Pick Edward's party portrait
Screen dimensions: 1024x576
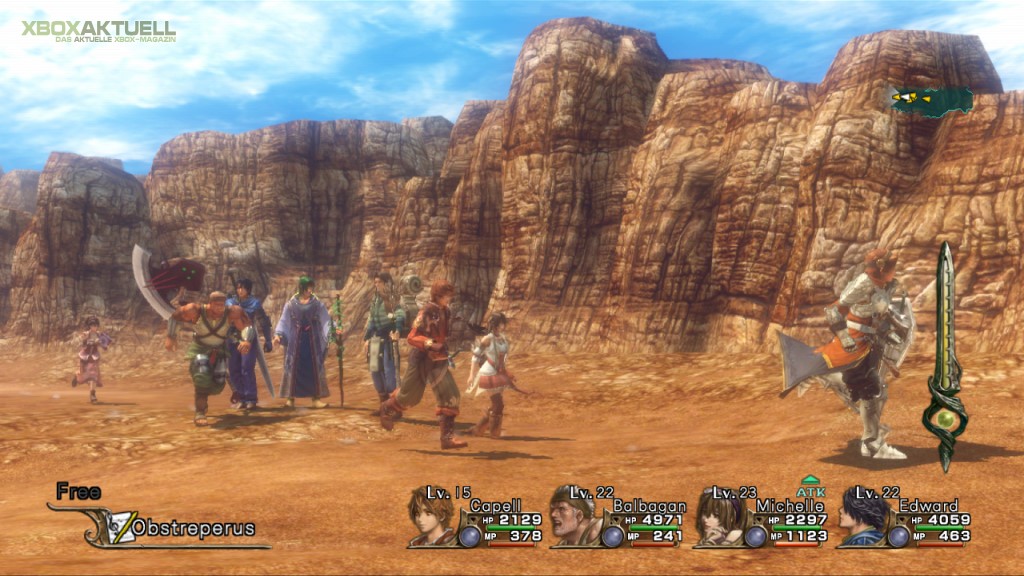861,518
